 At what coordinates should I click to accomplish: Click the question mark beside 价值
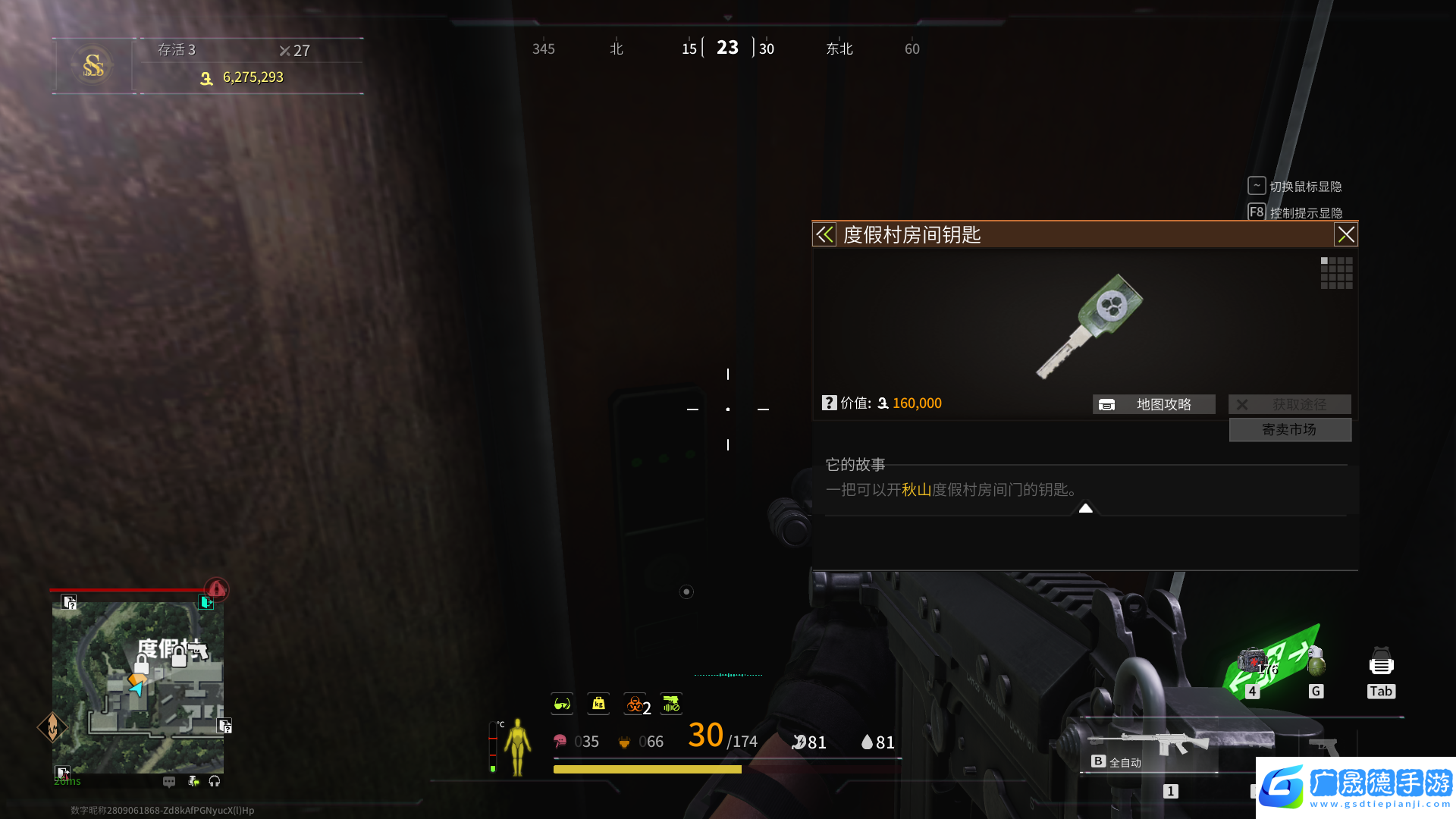(829, 403)
